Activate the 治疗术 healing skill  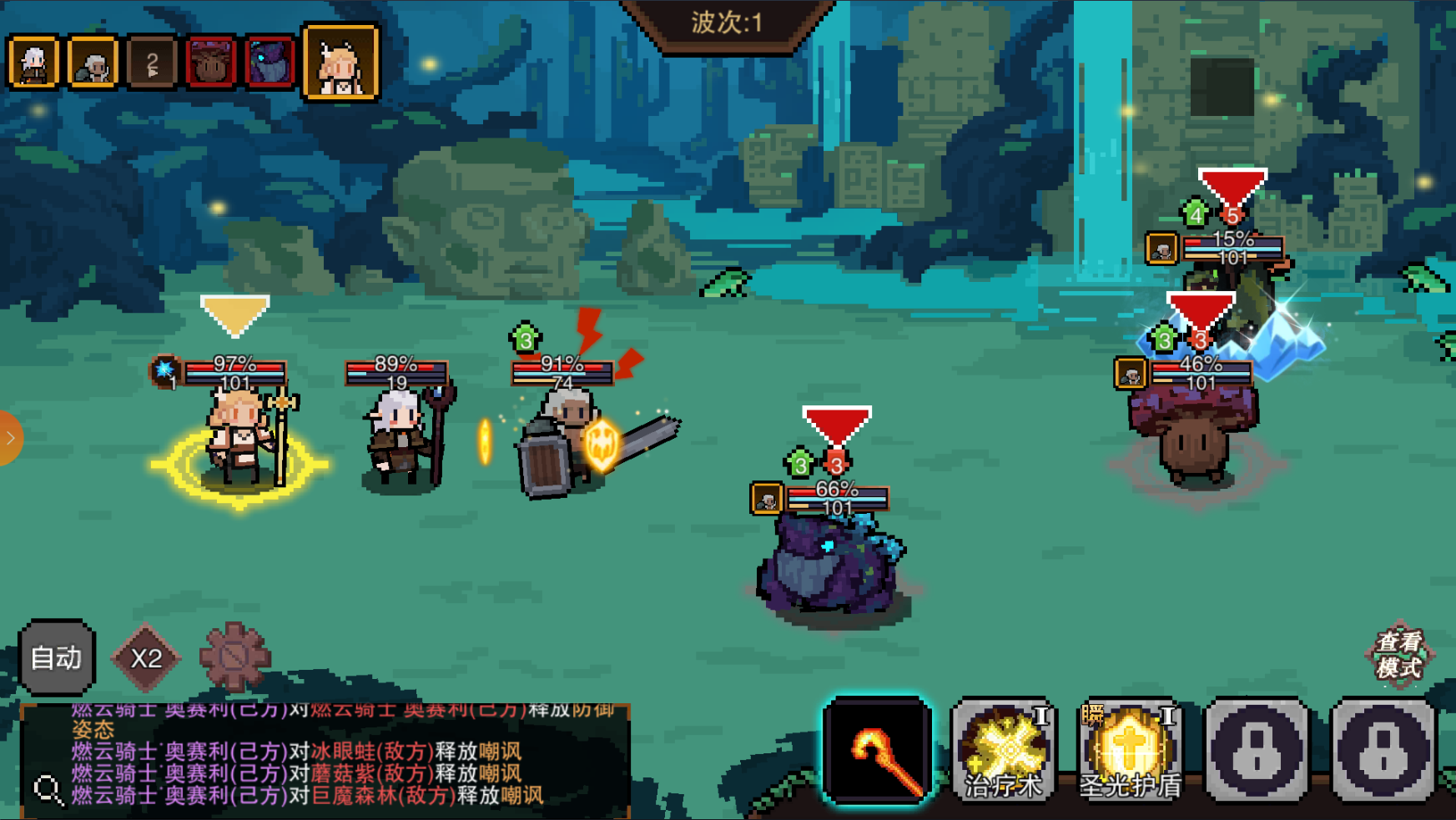click(x=1004, y=751)
